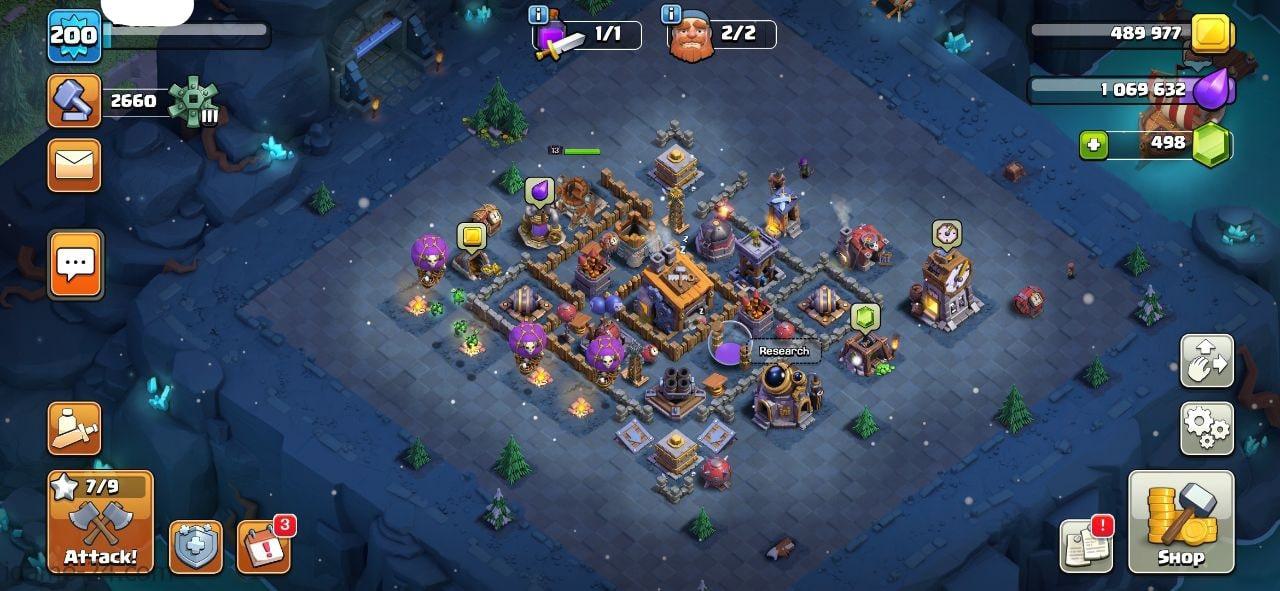1280x591 pixels.
Task: Open the army overview sword button
Action: coord(74,429)
